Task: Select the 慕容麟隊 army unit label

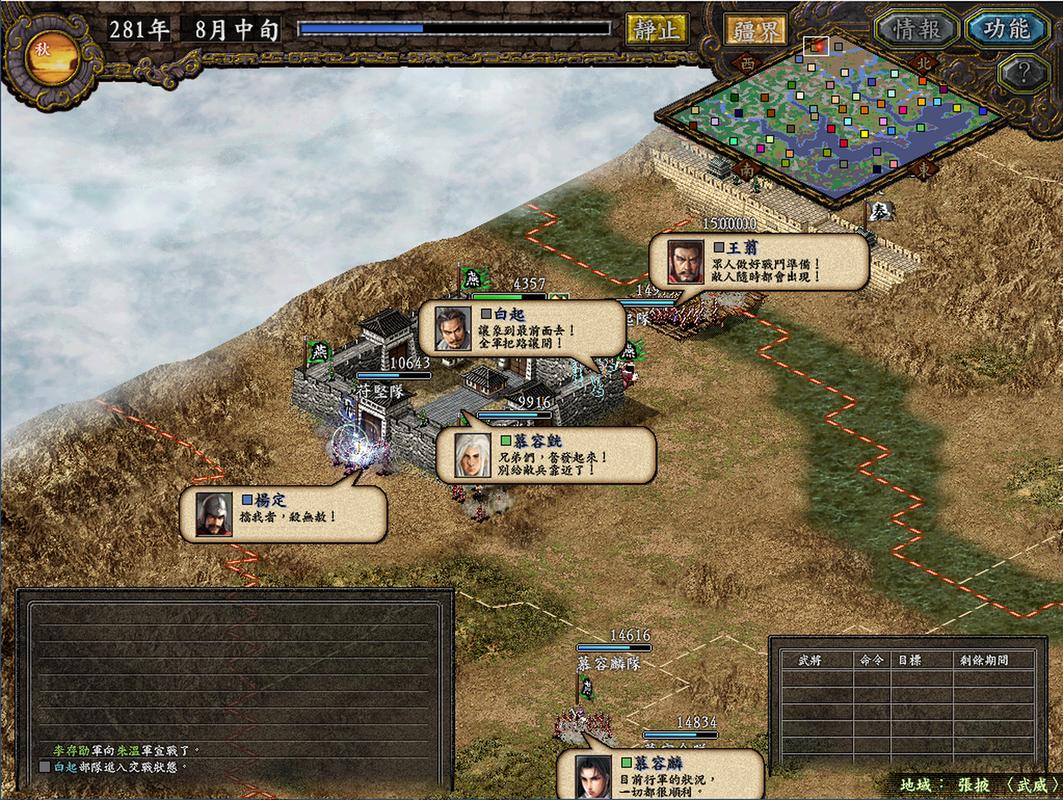Action: 608,662
